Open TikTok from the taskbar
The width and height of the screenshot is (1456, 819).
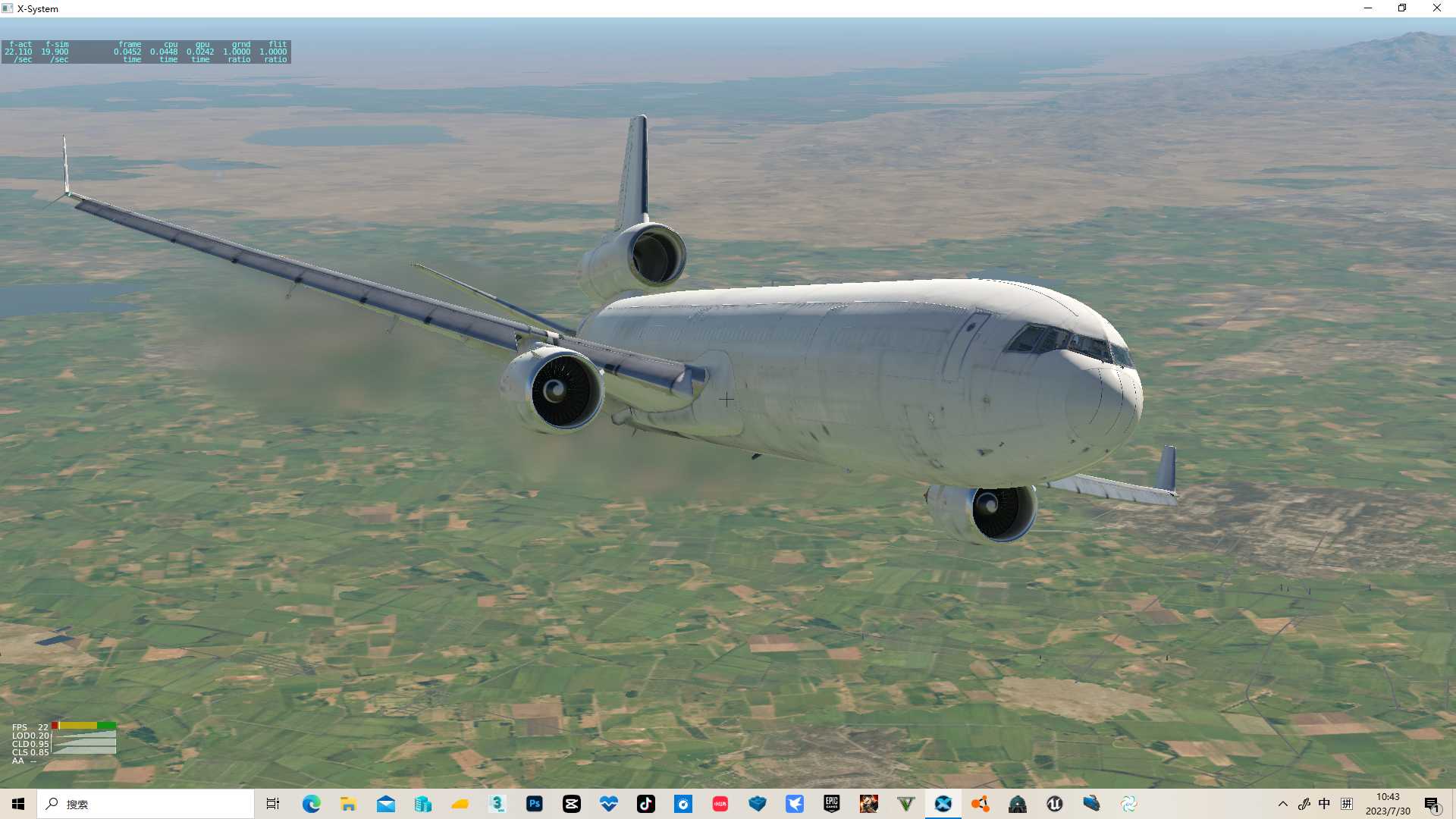click(x=647, y=804)
